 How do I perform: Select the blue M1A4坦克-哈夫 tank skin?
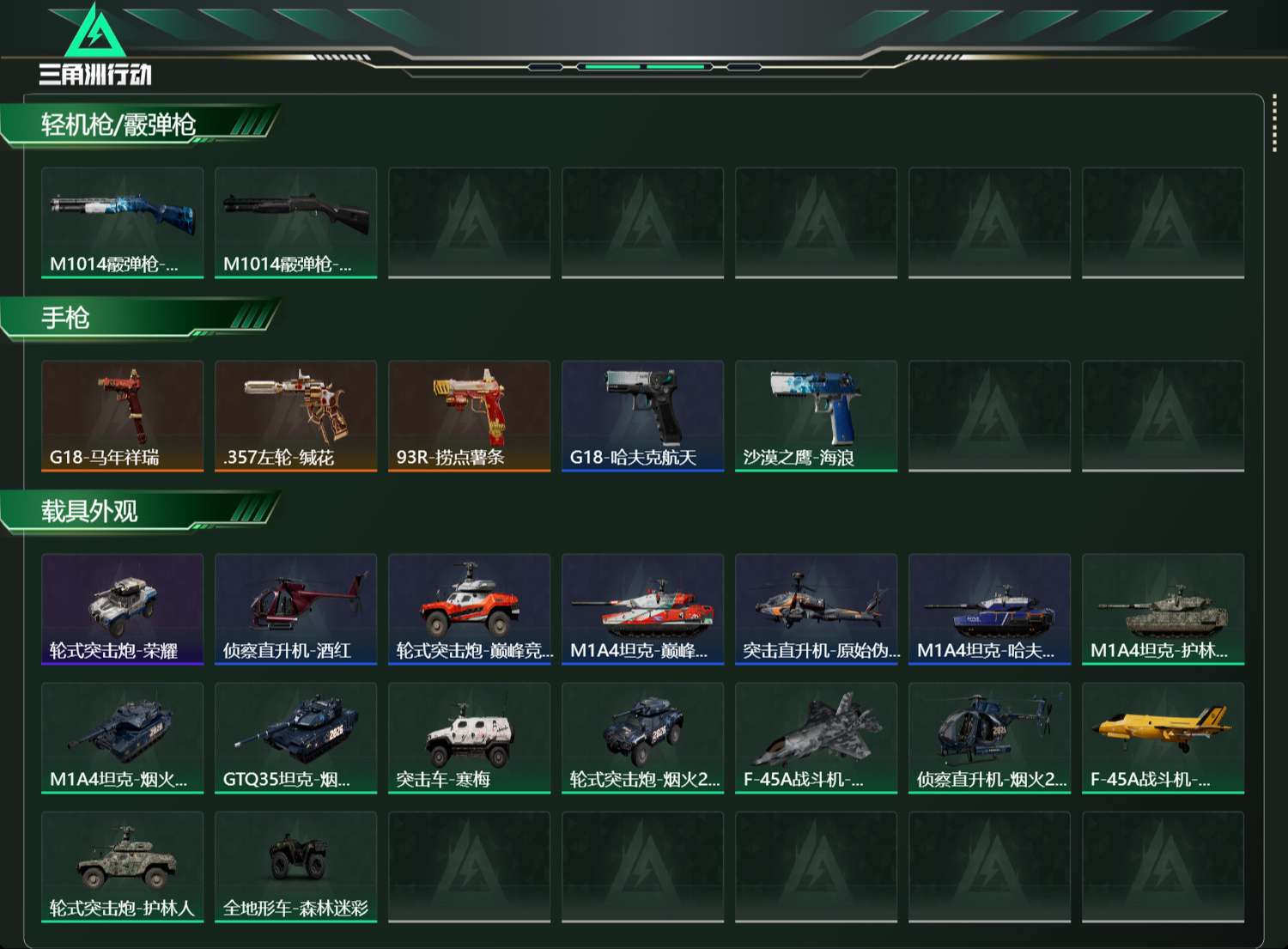pyautogui.click(x=990, y=609)
